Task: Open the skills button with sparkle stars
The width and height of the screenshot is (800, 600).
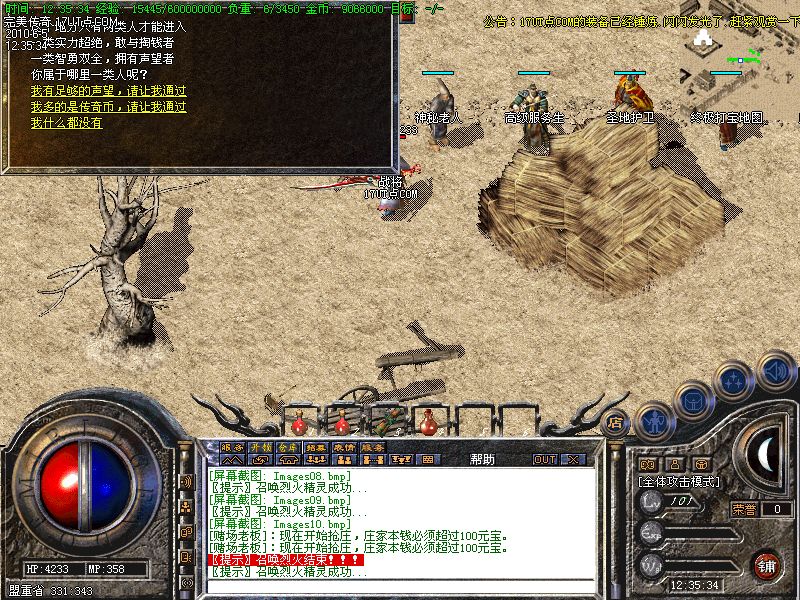Action: [x=736, y=380]
